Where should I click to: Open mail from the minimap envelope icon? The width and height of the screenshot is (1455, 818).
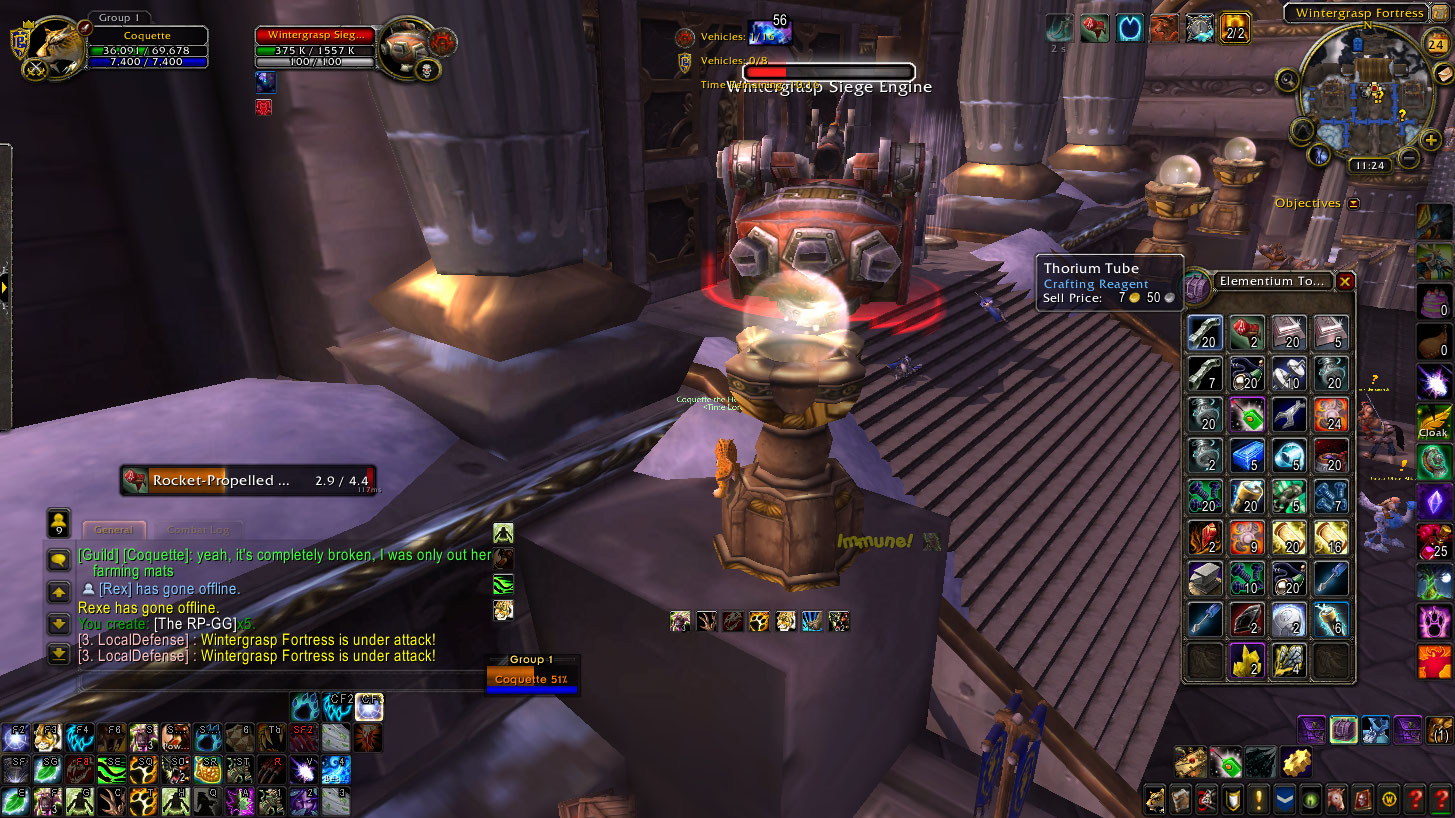click(1441, 77)
